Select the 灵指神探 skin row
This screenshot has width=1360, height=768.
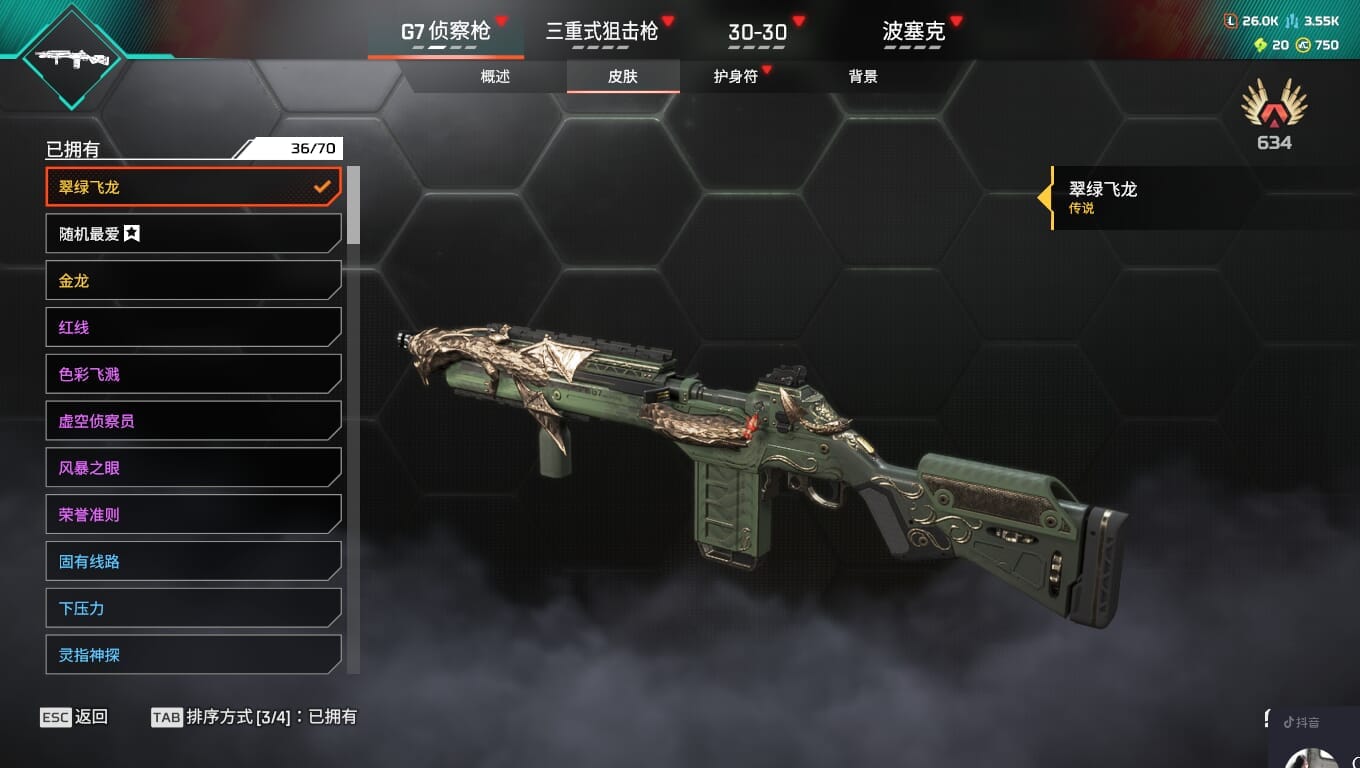click(x=193, y=655)
